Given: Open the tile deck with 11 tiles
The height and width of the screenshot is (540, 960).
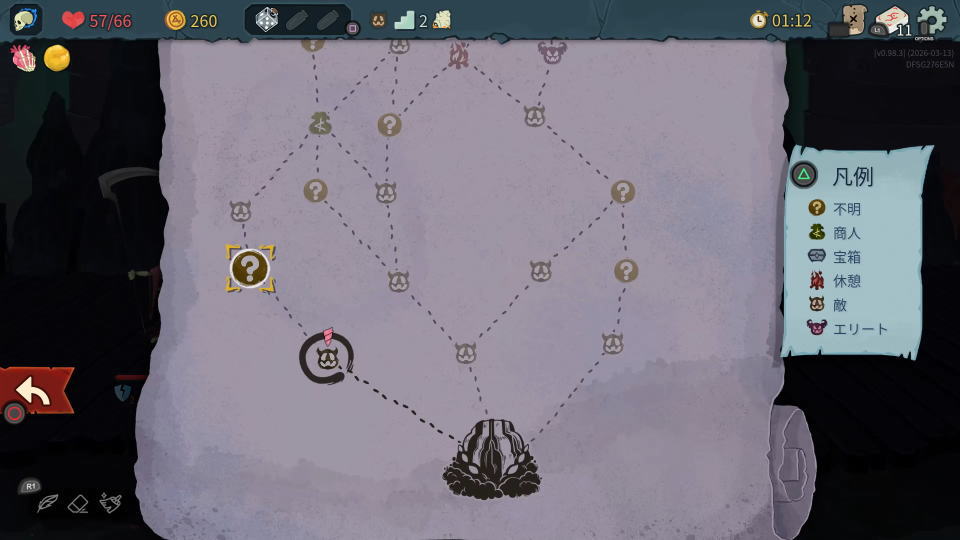Looking at the screenshot, I should point(890,20).
